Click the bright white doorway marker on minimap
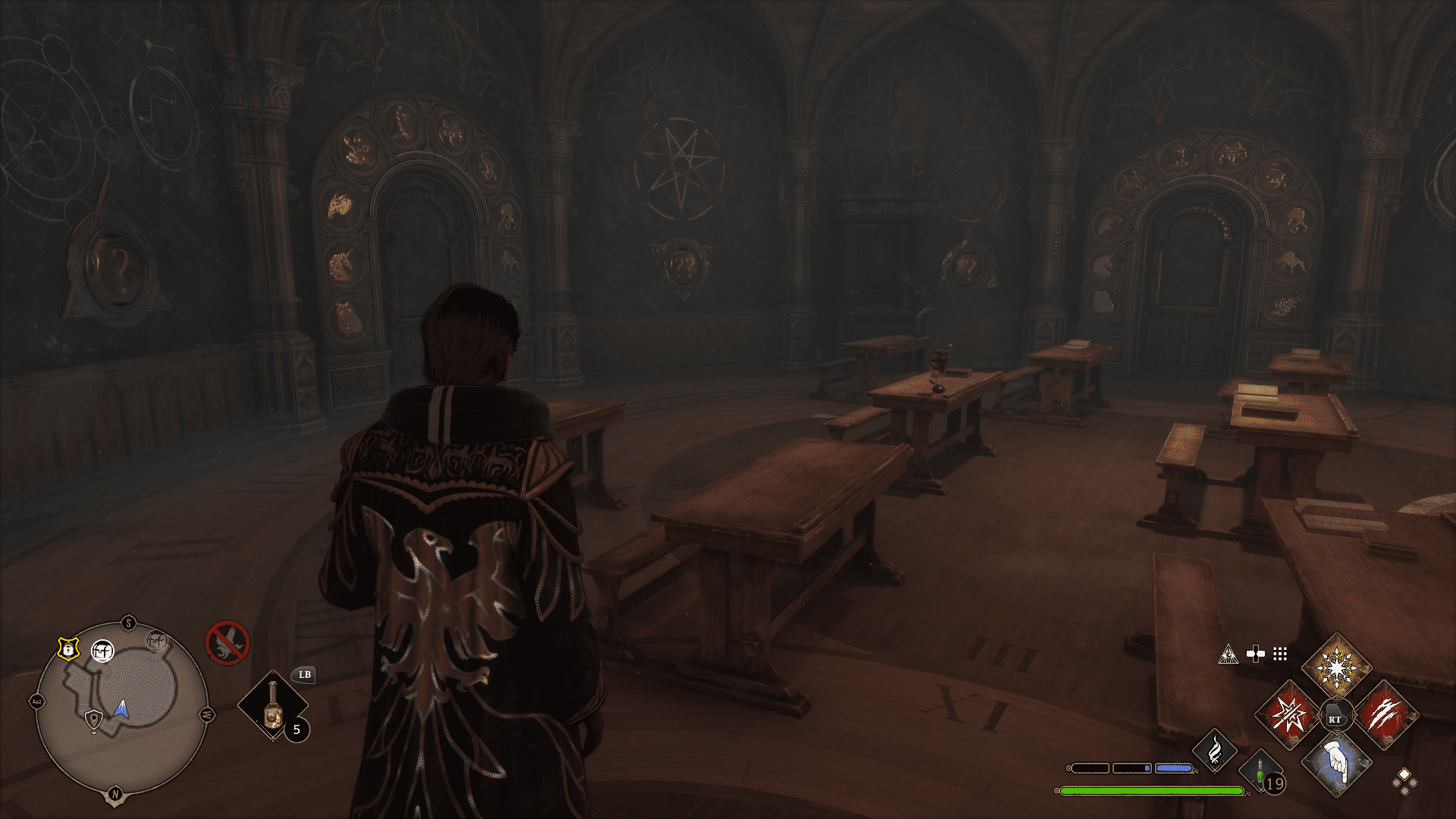This screenshot has height=819, width=1456. [x=102, y=651]
